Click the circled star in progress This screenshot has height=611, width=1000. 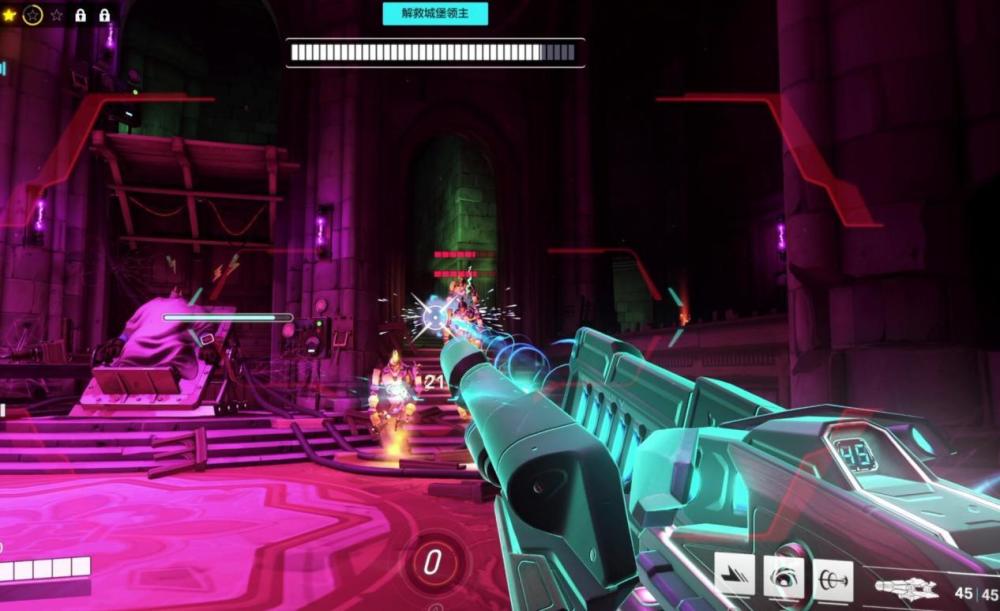click(x=32, y=15)
